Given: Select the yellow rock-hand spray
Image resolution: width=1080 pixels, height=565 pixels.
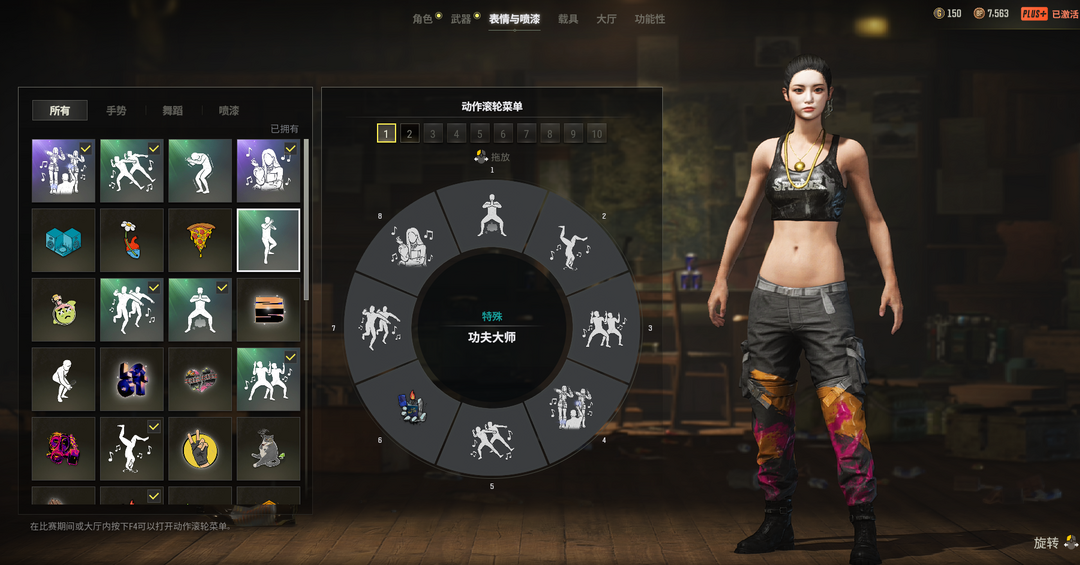Looking at the screenshot, I should pyautogui.click(x=200, y=448).
